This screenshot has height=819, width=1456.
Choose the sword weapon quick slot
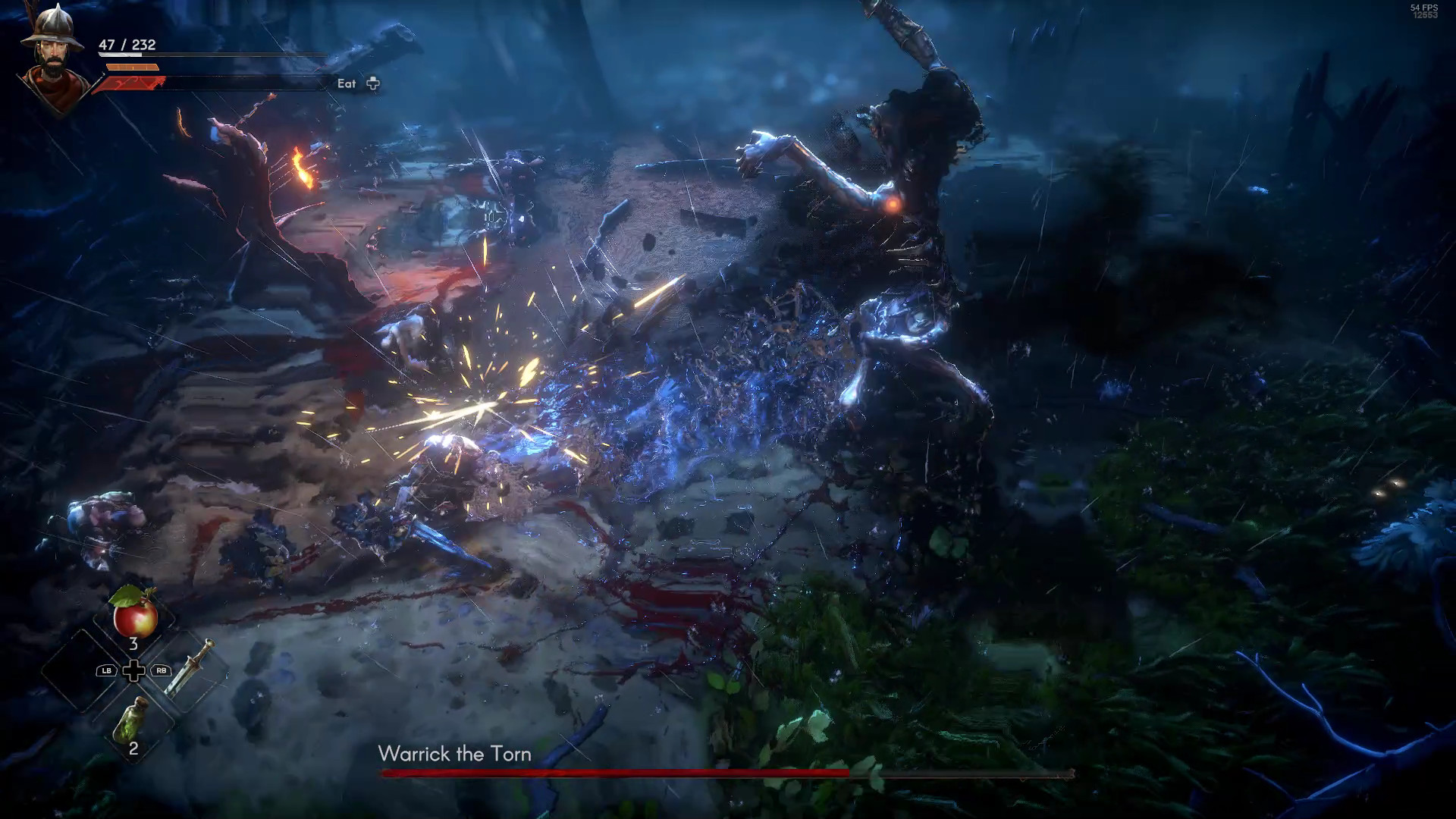(188, 668)
